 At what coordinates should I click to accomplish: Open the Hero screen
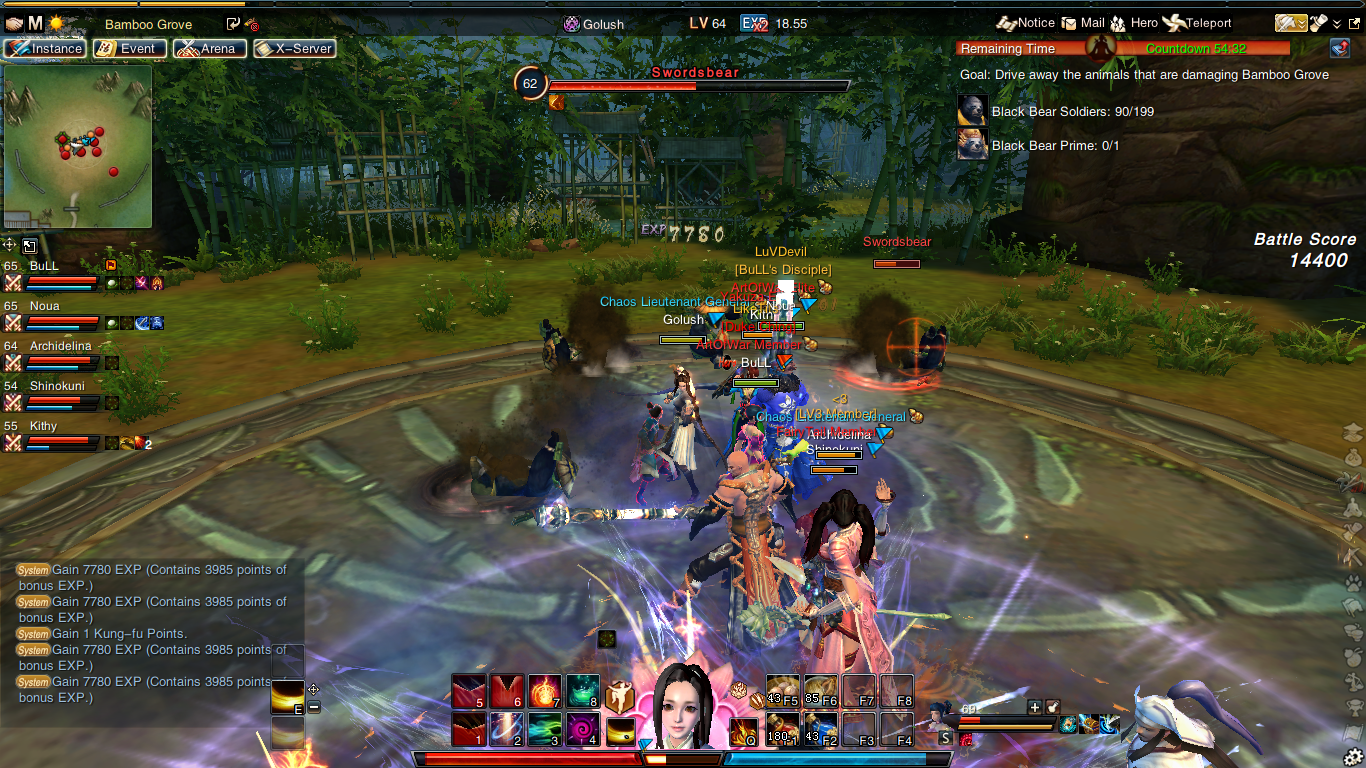tap(1135, 23)
